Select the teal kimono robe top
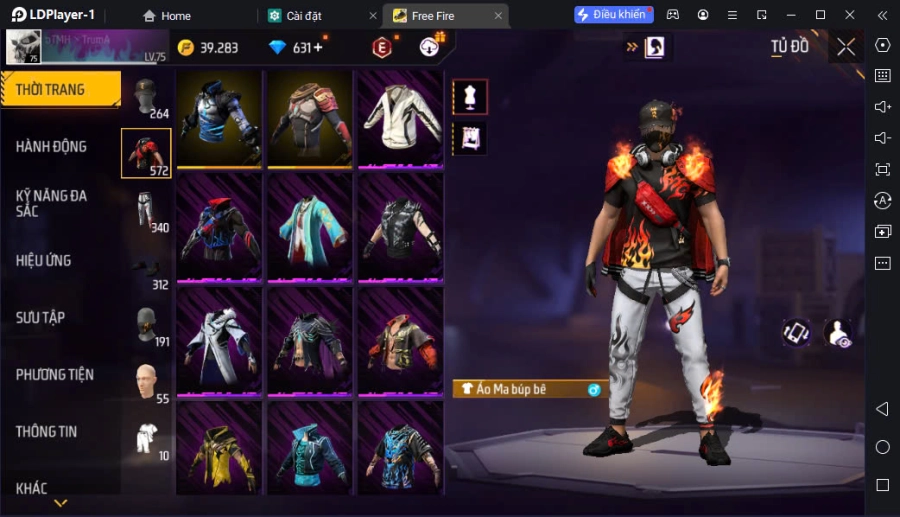Screen dimensions: 900x517 tap(310, 229)
